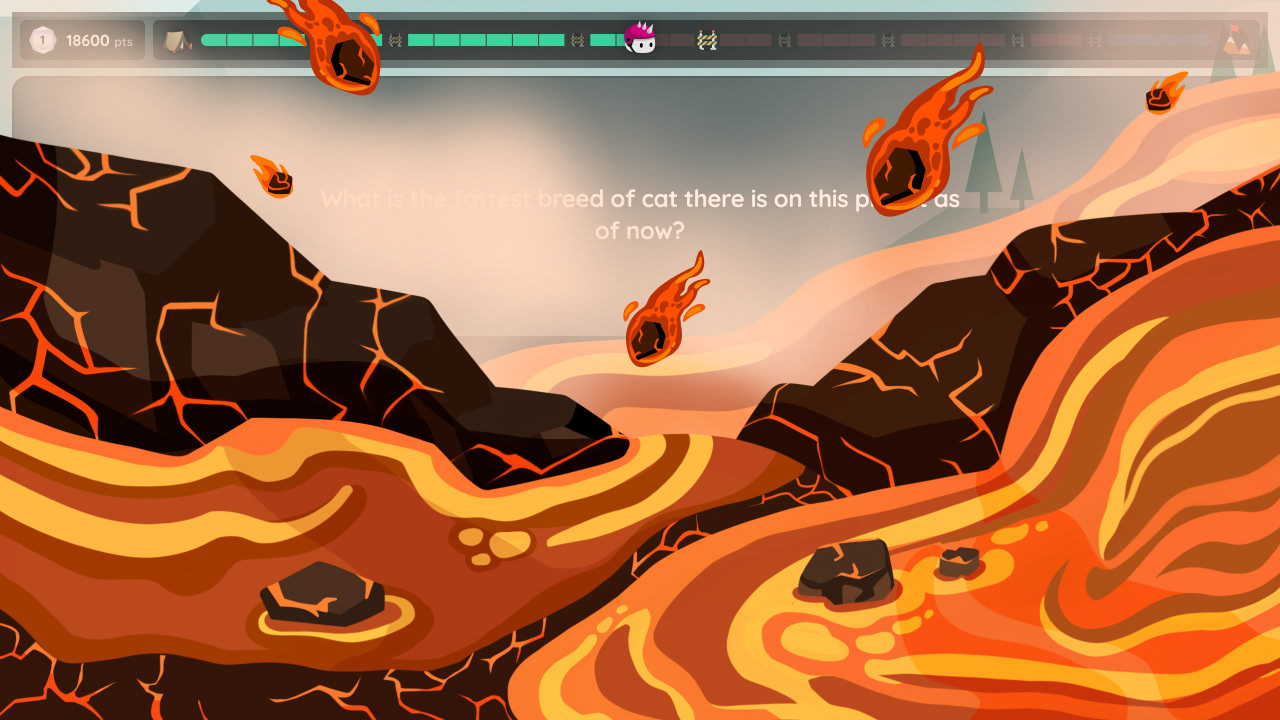Click the mountain summit flag icon
Image resolution: width=1280 pixels, height=720 pixels.
click(x=1238, y=42)
